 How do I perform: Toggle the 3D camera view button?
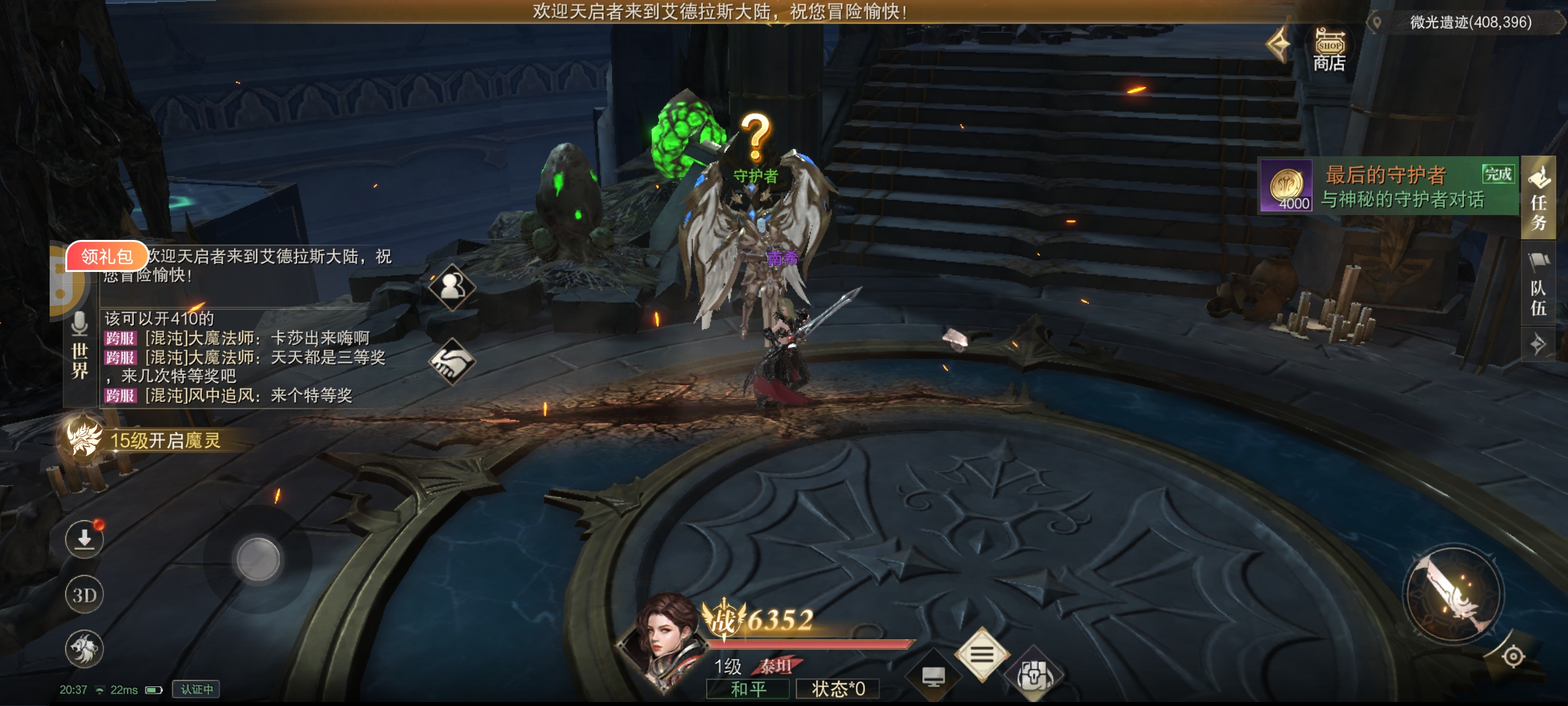click(84, 595)
